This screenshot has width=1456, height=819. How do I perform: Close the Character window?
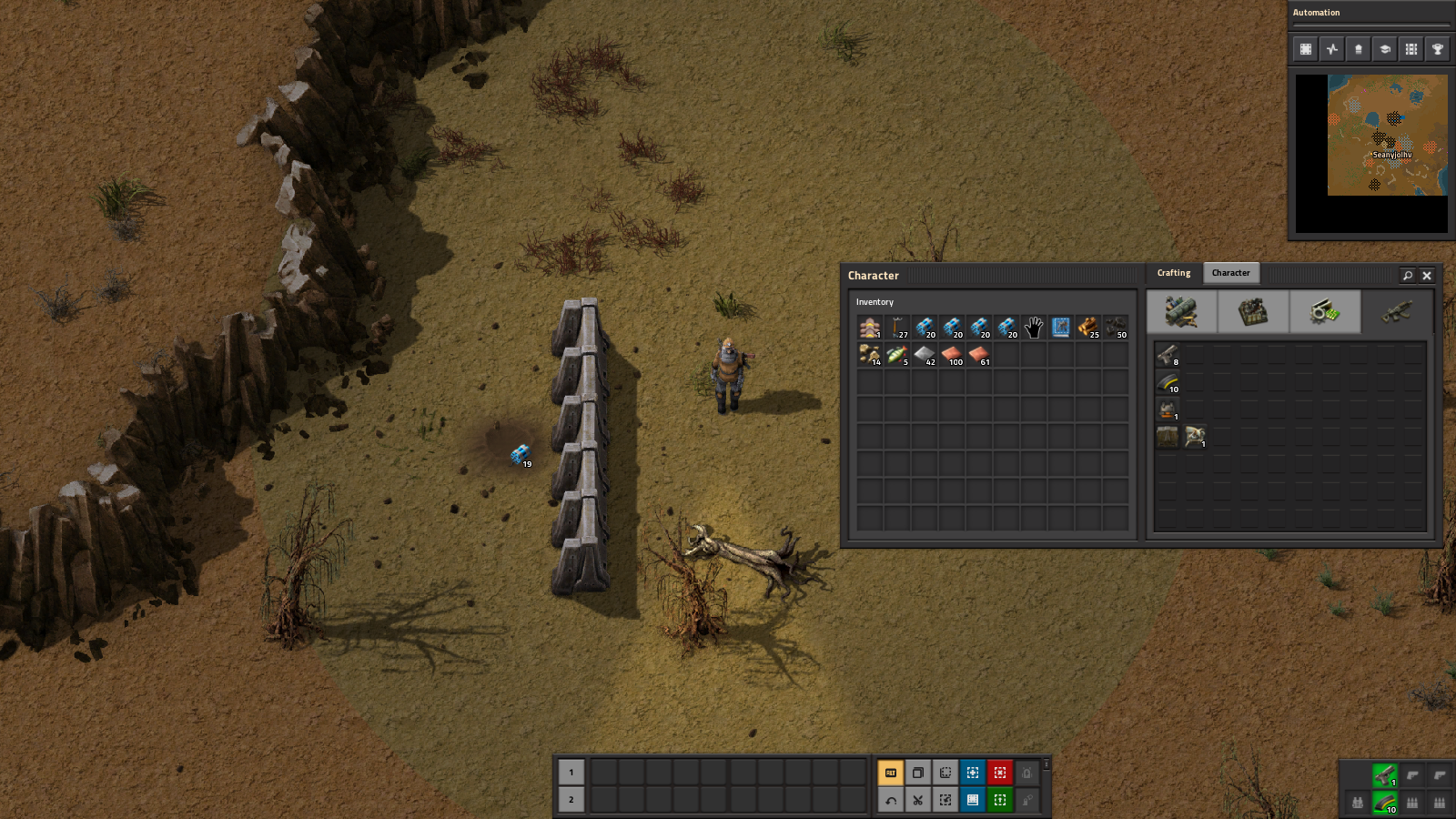point(1427,275)
